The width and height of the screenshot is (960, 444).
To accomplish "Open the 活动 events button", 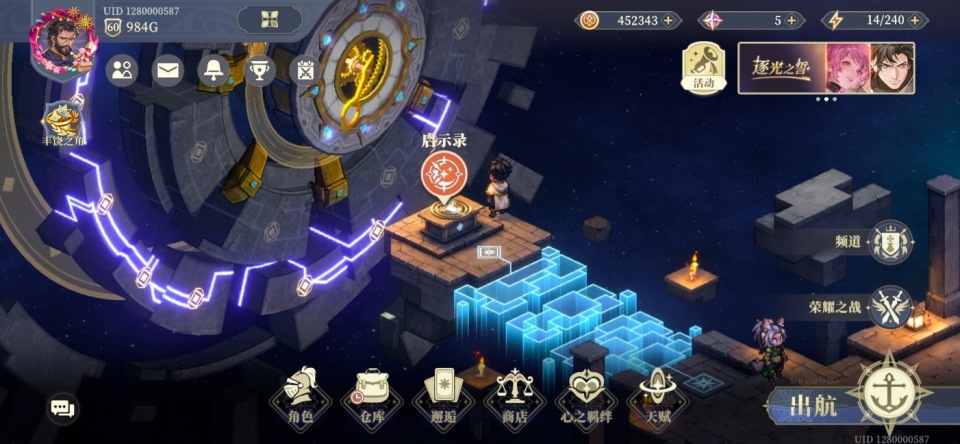I will click(x=704, y=69).
